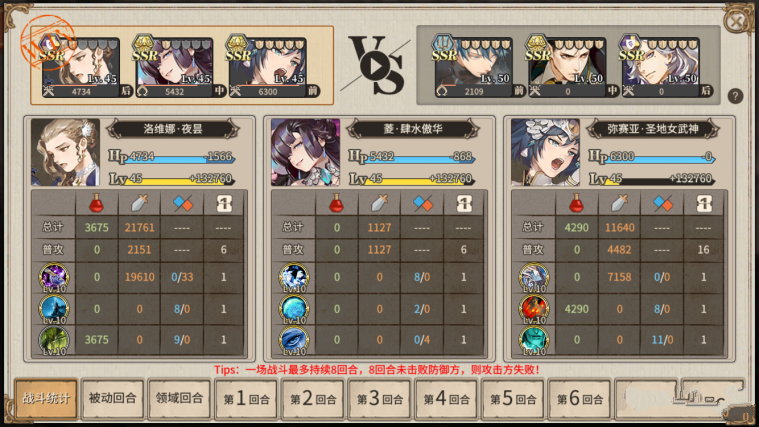Close the battle statistics window
759x427 pixels.
736,21
